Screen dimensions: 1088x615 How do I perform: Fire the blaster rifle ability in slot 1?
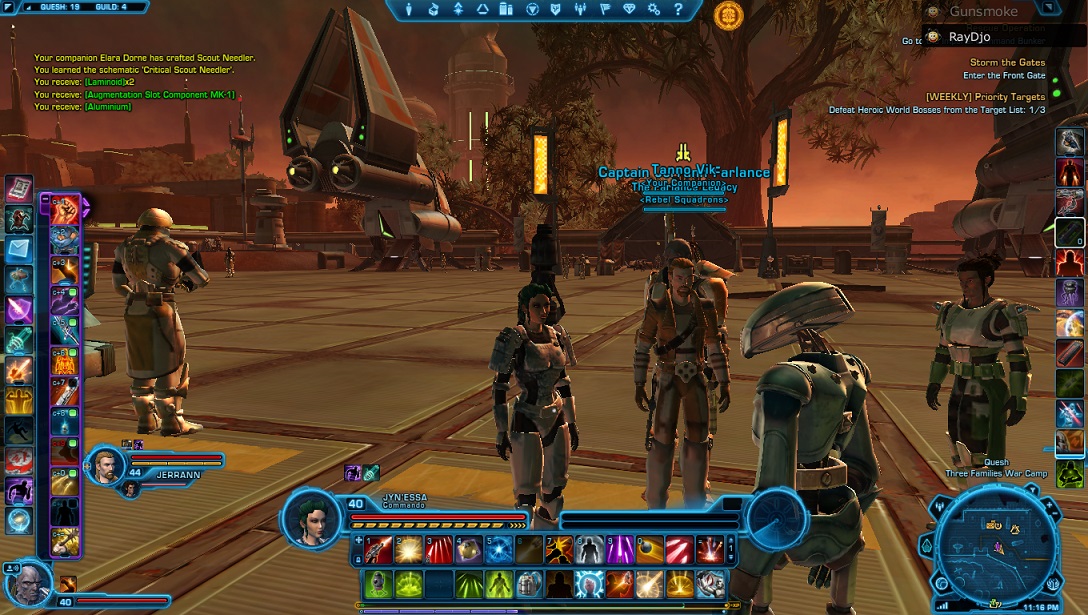[378, 549]
